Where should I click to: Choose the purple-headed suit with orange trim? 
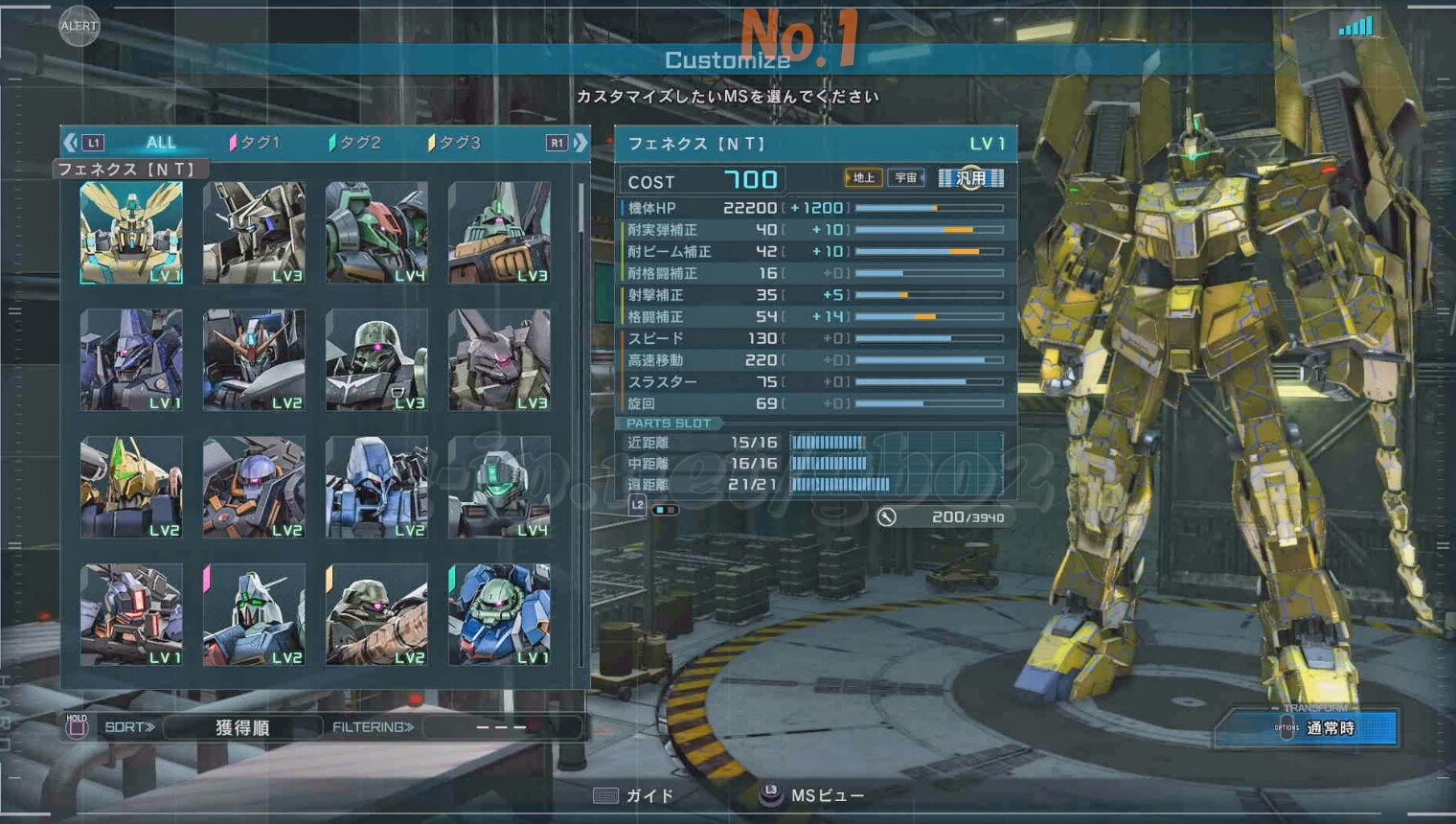pyautogui.click(x=254, y=487)
